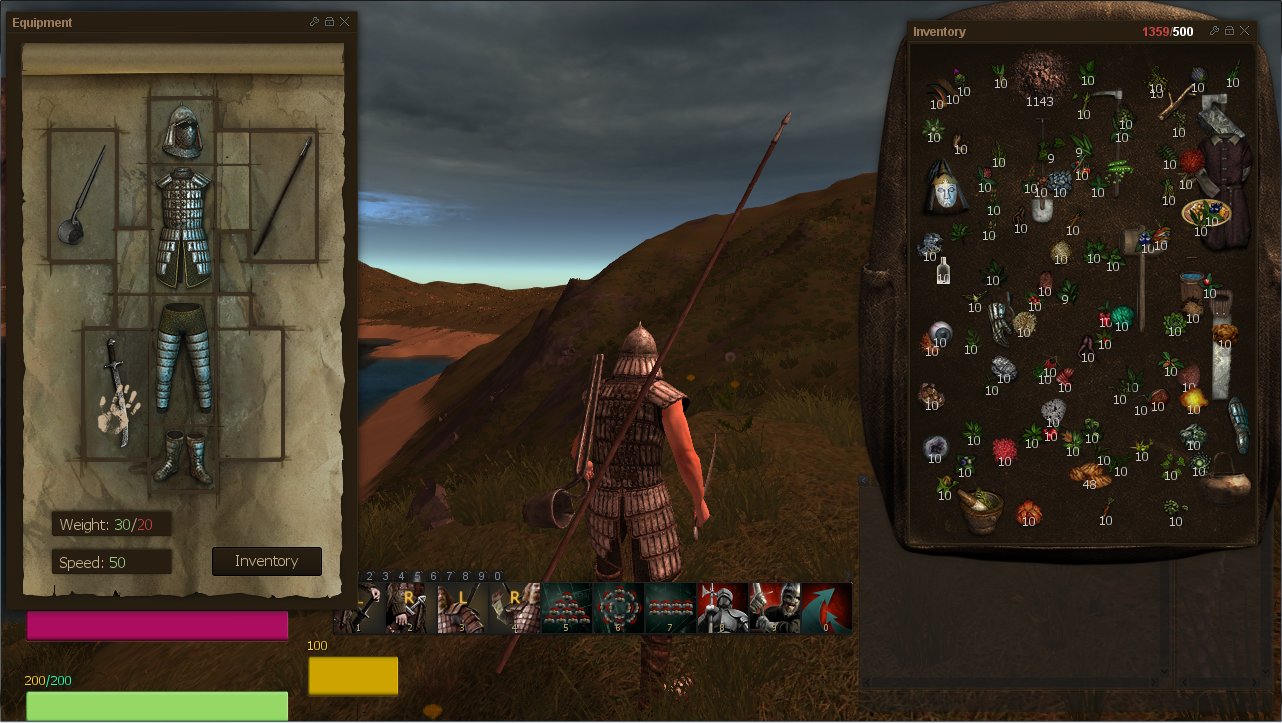Activate the circle formation in hotbar slot 6
The image size is (1282, 723).
[618, 608]
